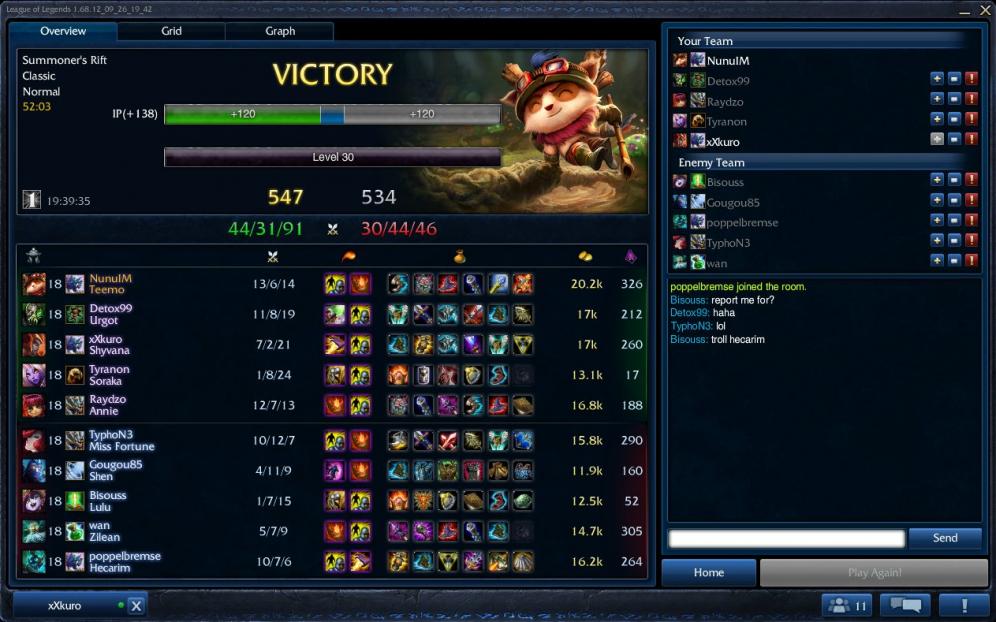Select the Overview tab
The height and width of the screenshot is (622, 996).
(x=63, y=31)
